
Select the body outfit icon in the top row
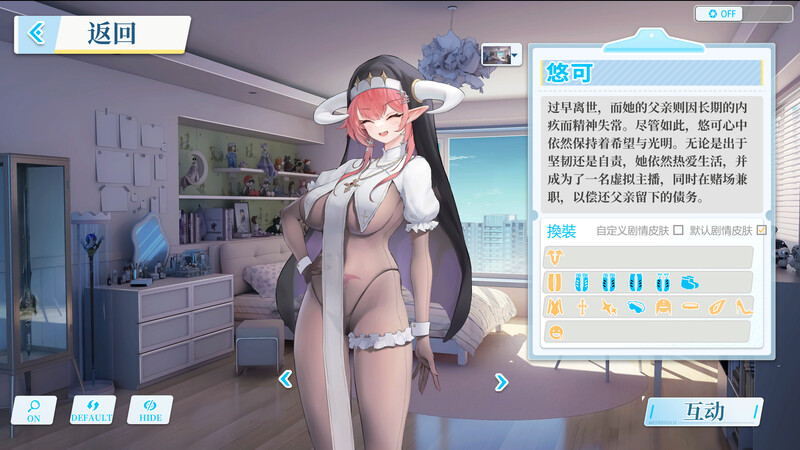click(554, 257)
